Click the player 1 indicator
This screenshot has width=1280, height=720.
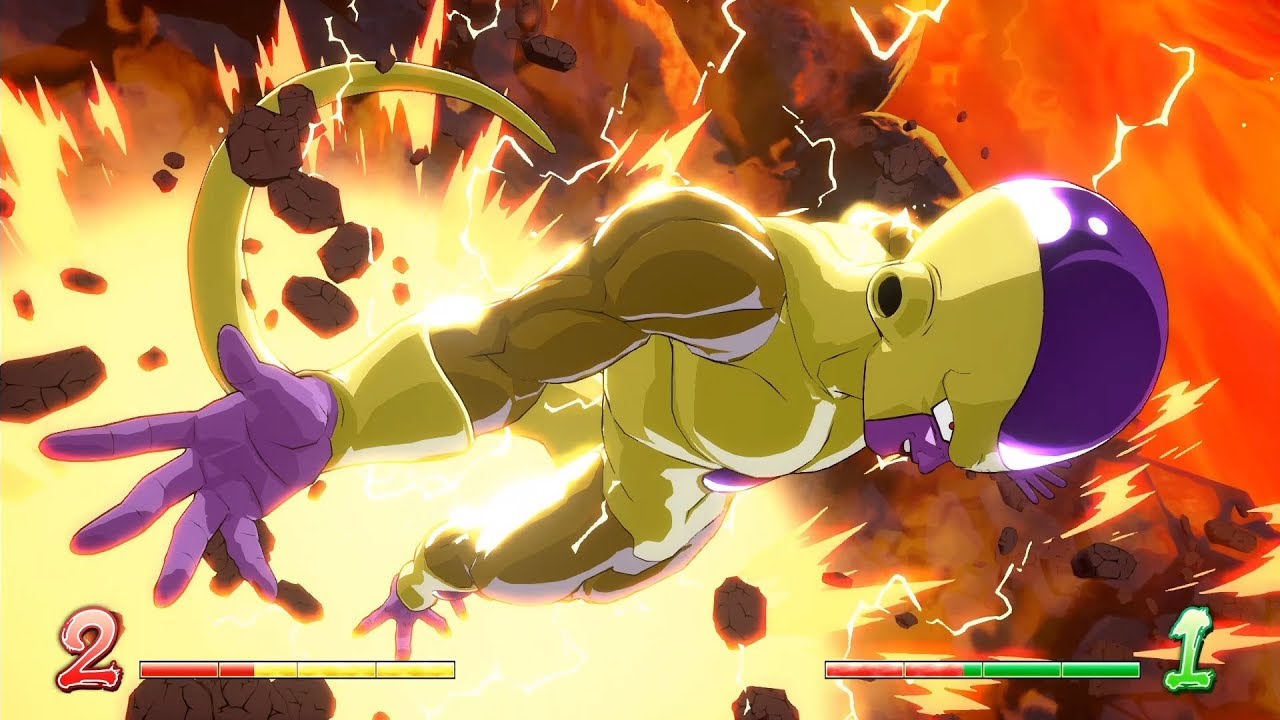pyautogui.click(x=1190, y=655)
